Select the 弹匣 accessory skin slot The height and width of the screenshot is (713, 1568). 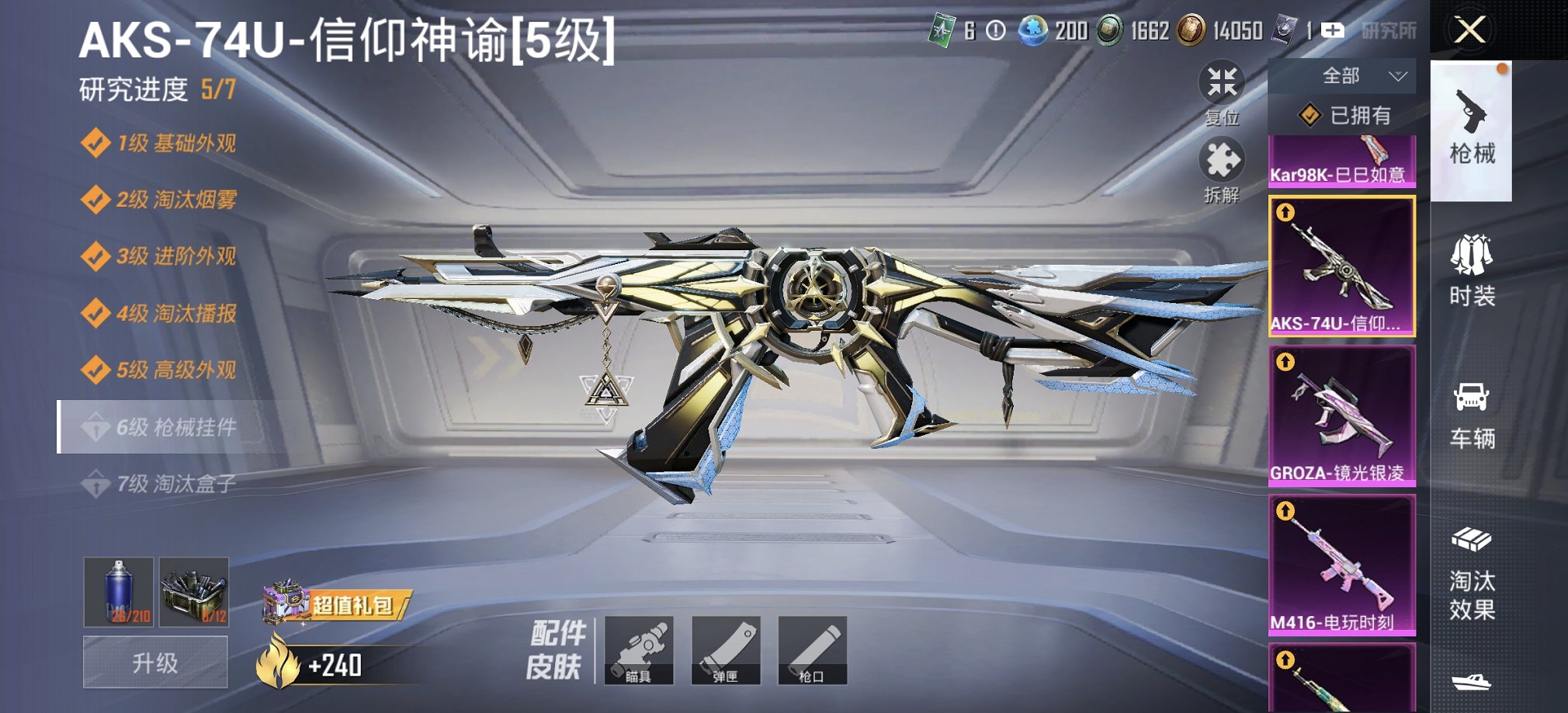725,651
